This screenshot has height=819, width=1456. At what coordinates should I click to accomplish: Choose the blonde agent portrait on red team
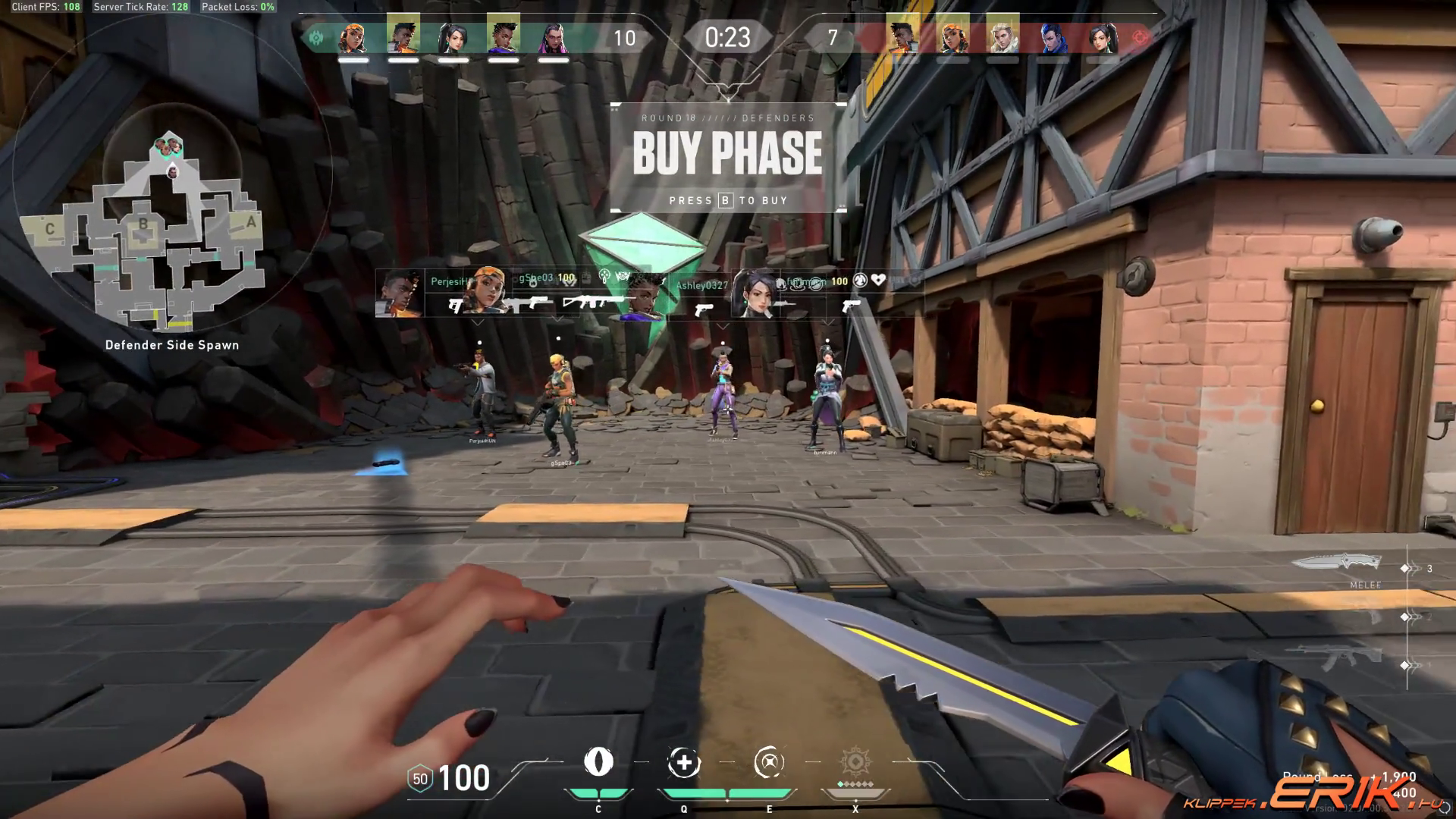tap(1003, 36)
